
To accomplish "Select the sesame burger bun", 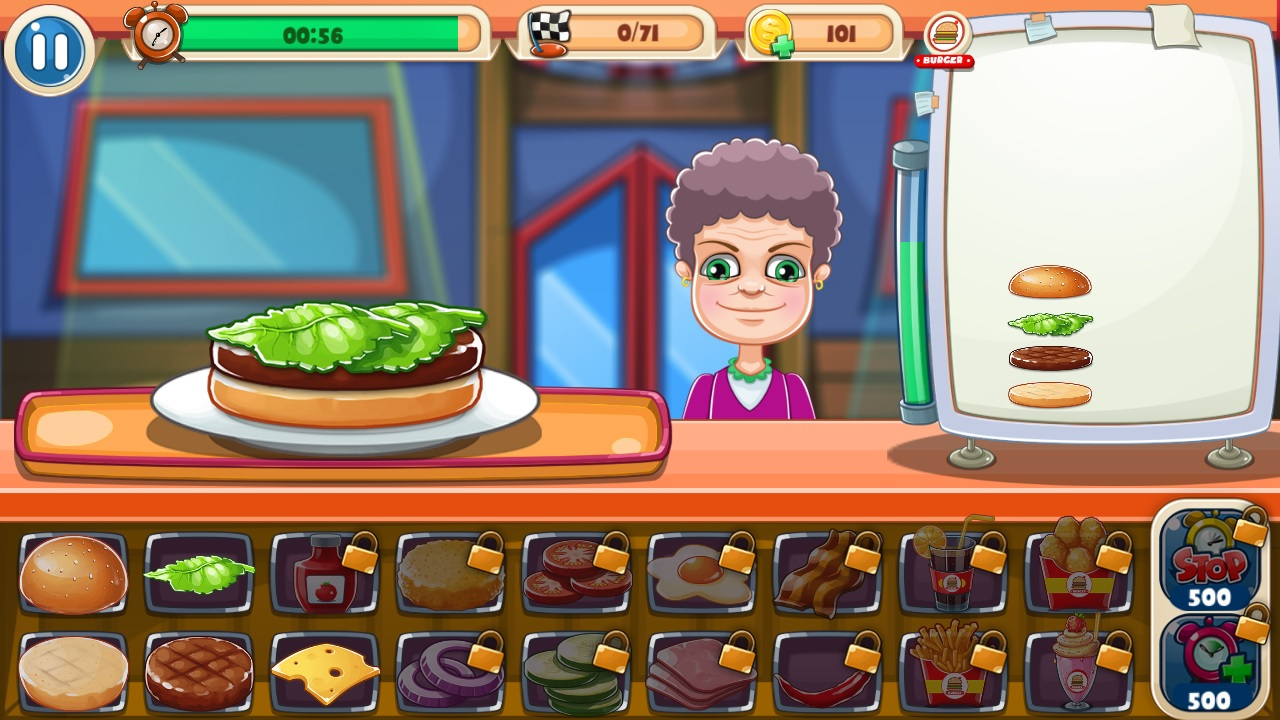I will pyautogui.click(x=70, y=575).
